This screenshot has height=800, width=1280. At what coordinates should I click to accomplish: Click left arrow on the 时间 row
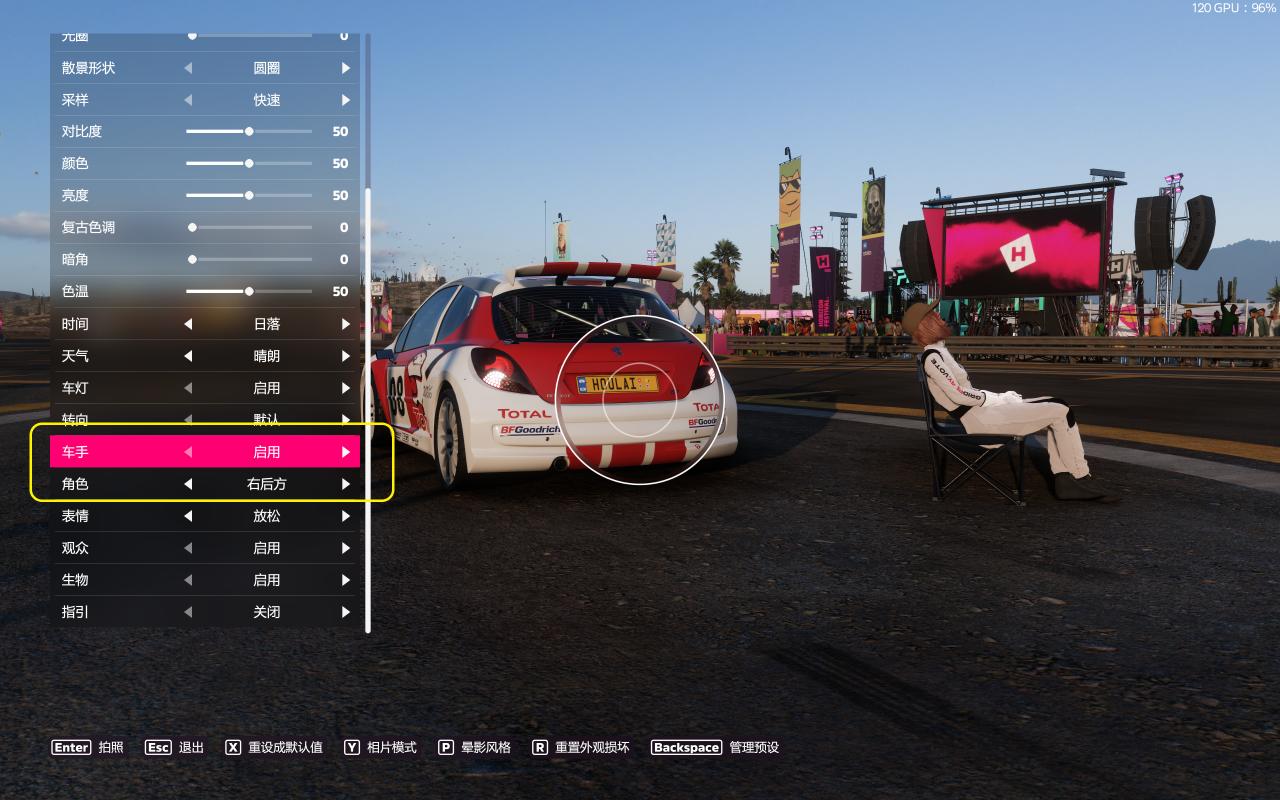188,324
